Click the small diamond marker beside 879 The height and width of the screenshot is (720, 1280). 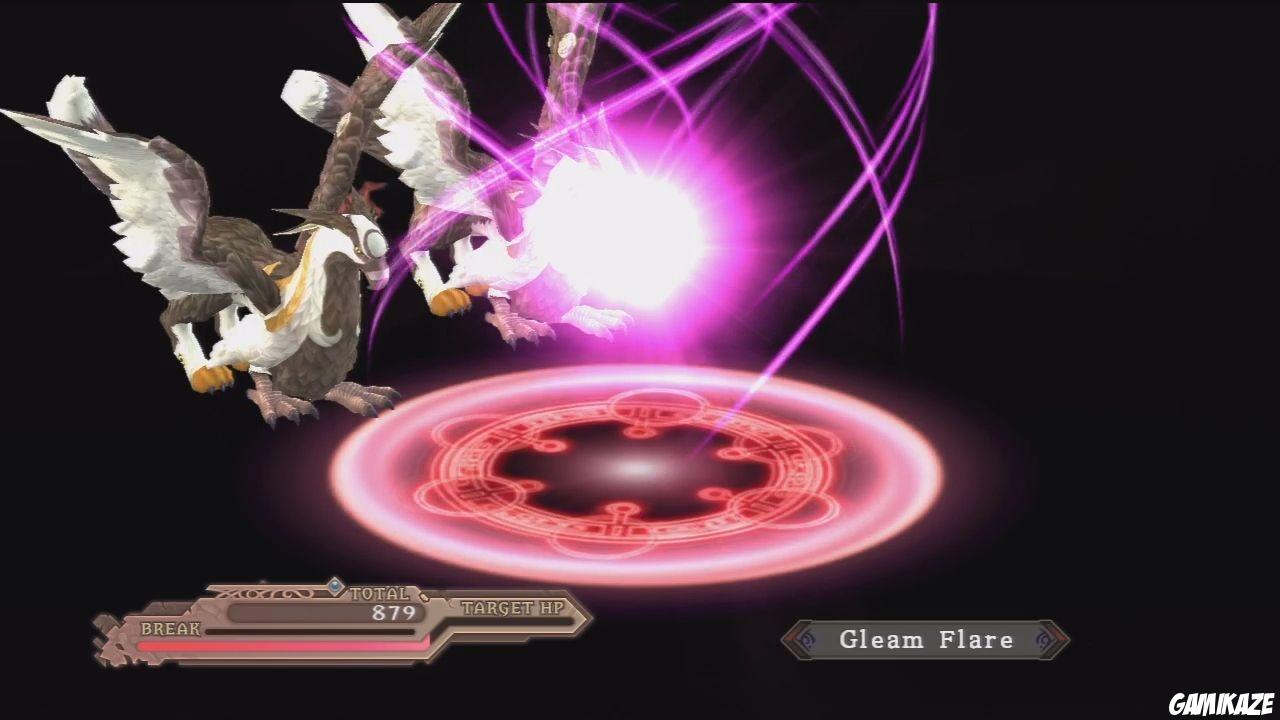(423, 597)
